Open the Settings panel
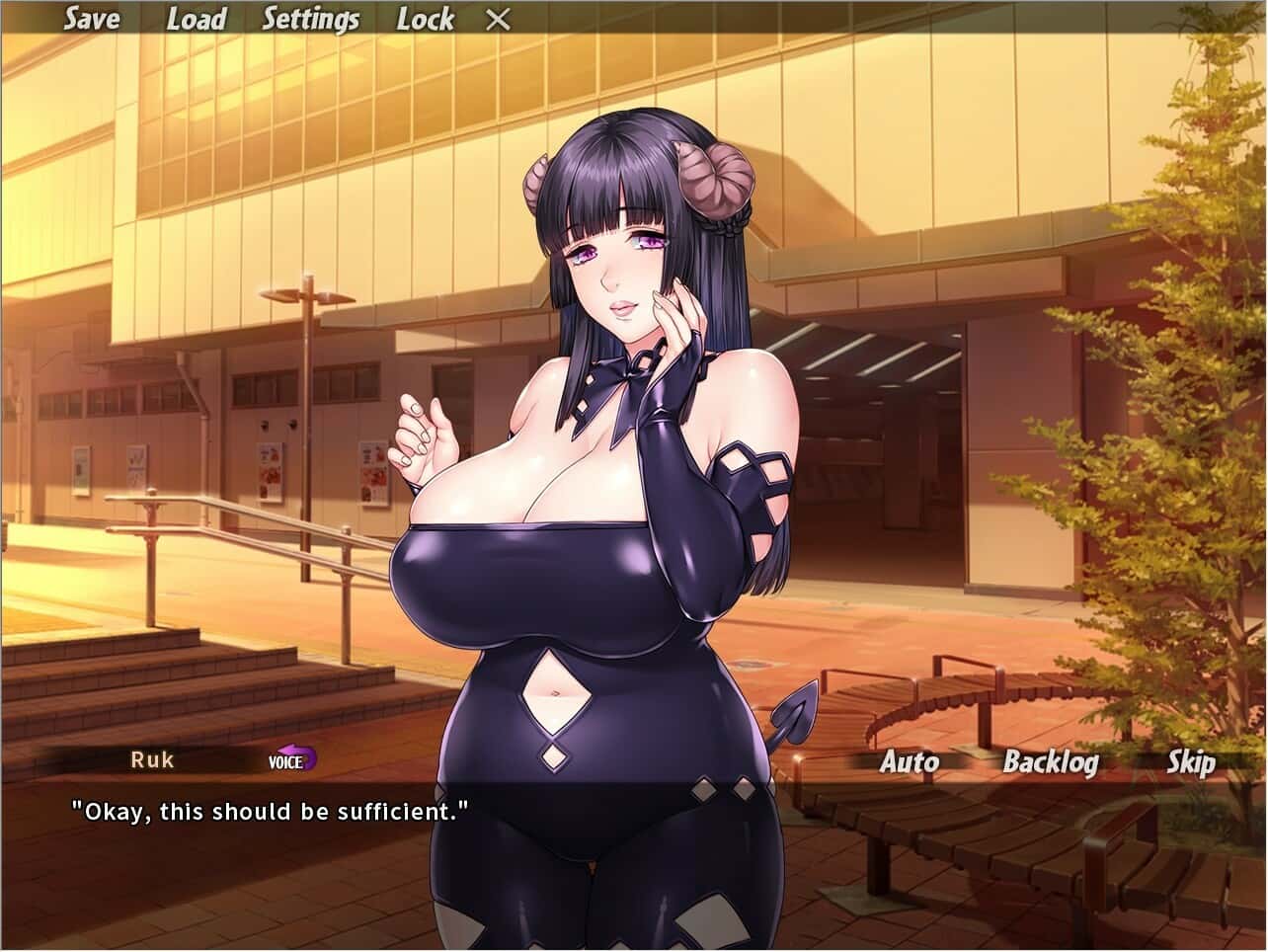 310,19
